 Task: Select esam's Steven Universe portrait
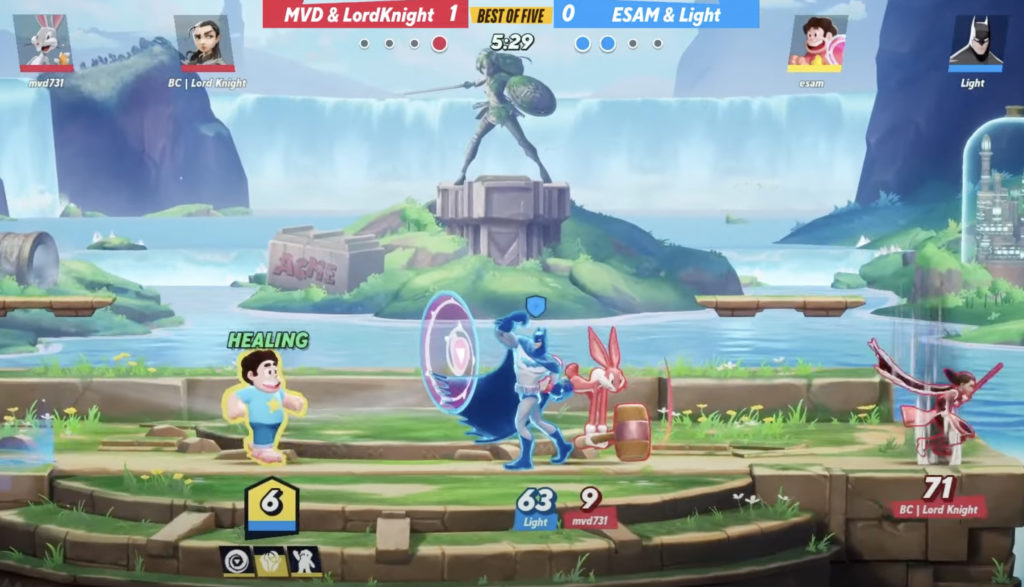819,42
